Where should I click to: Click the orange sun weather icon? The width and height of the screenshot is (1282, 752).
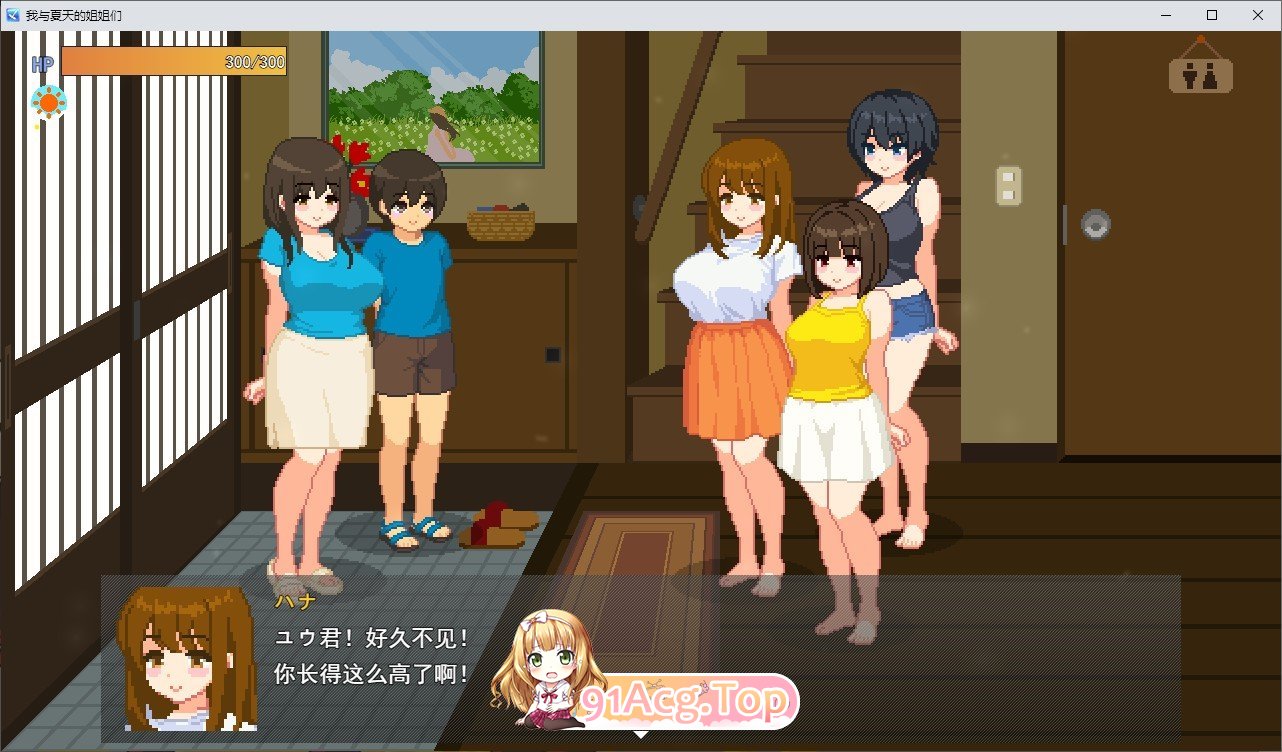coord(48,100)
